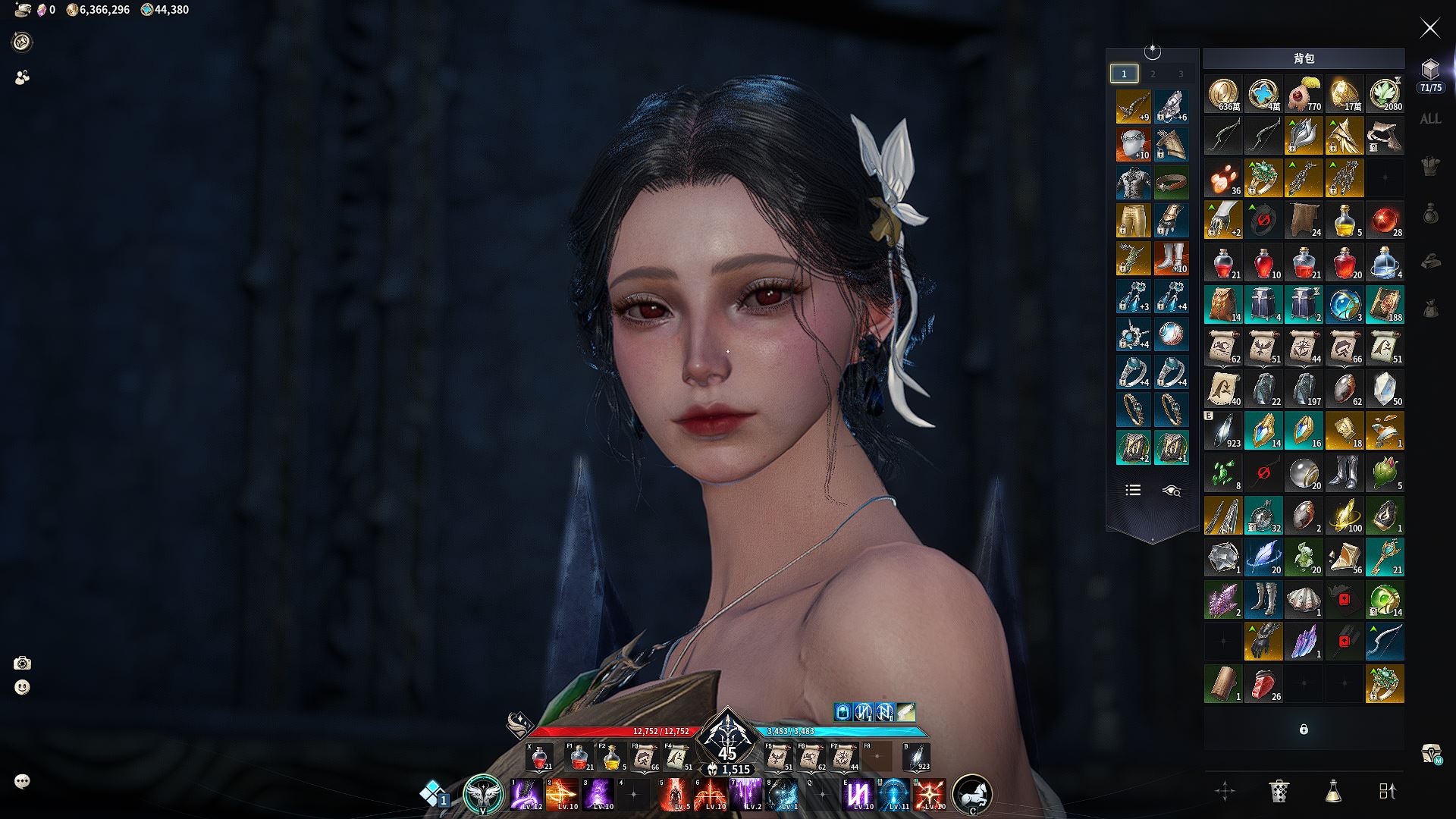This screenshot has width=1456, height=819.
Task: Use the yellow potion quick slot
Action: (610, 758)
